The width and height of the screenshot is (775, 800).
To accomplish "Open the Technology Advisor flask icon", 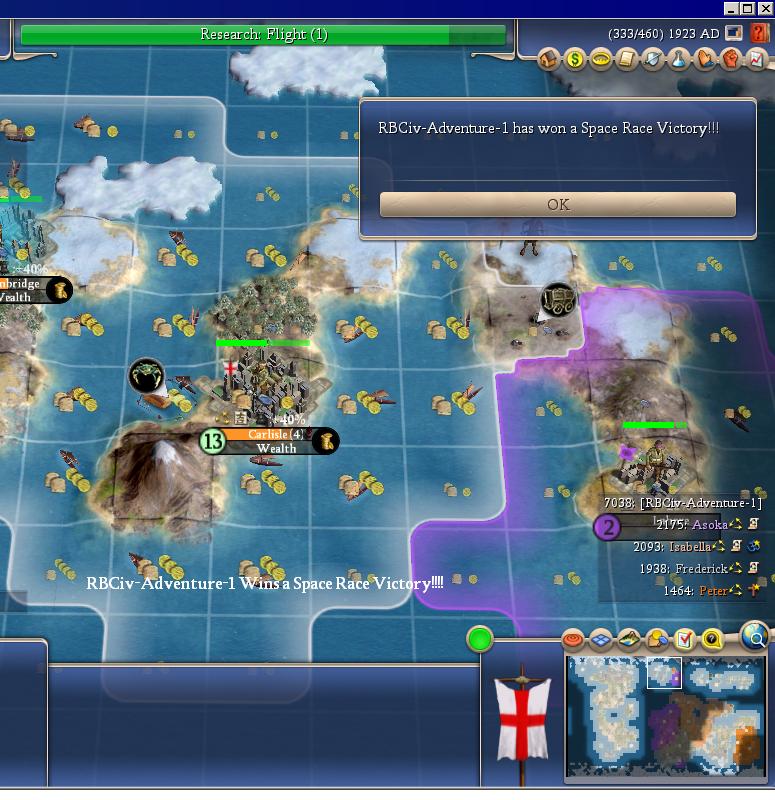I will pyautogui.click(x=679, y=60).
